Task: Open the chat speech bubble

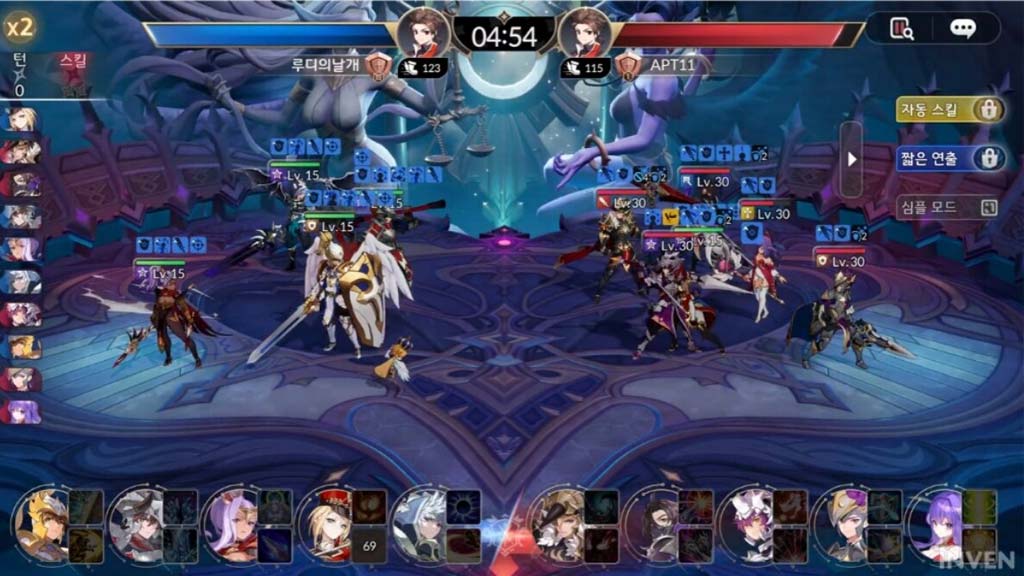Action: point(962,29)
